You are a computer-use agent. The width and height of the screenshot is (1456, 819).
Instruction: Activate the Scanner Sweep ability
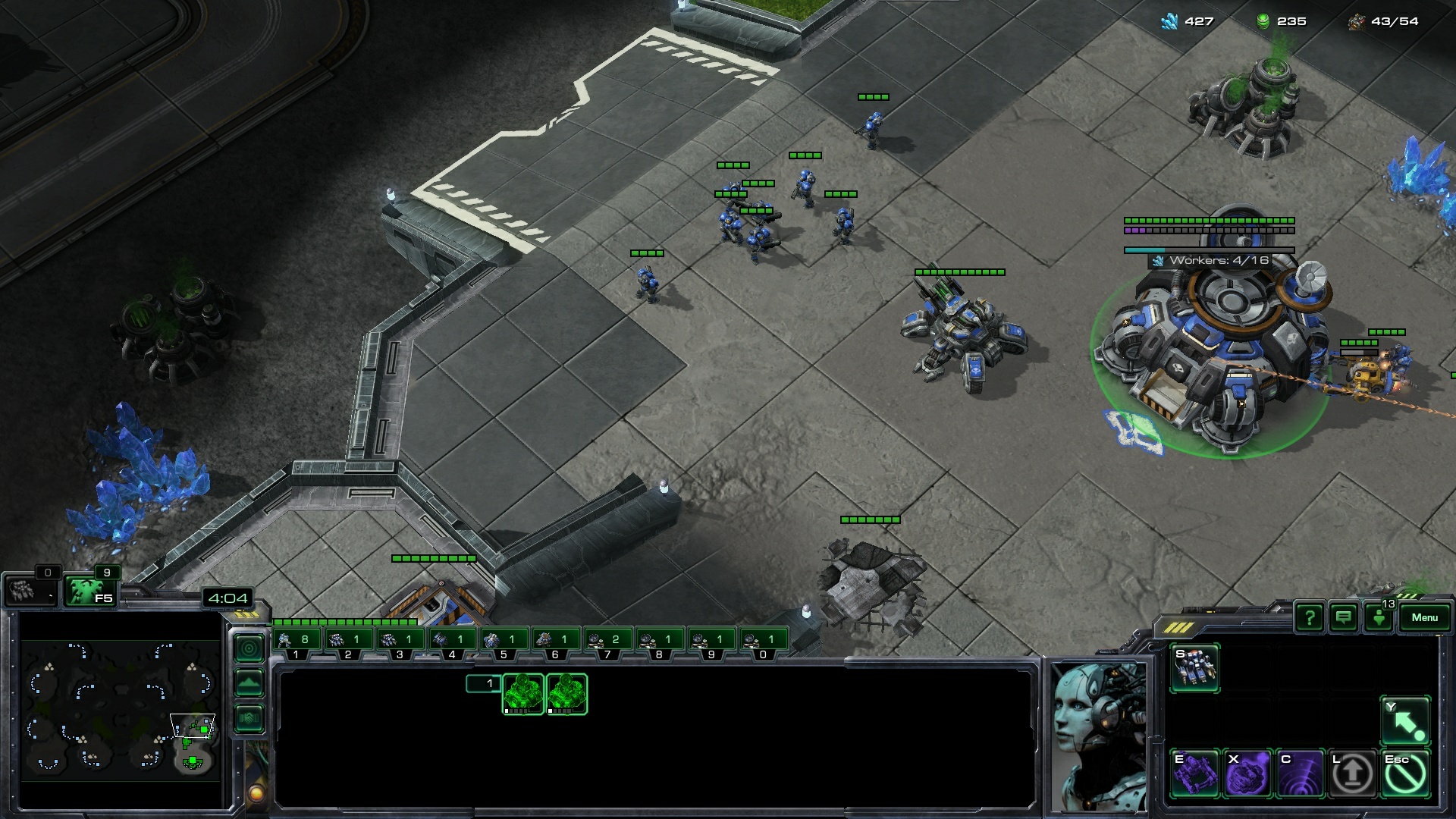click(x=1300, y=773)
